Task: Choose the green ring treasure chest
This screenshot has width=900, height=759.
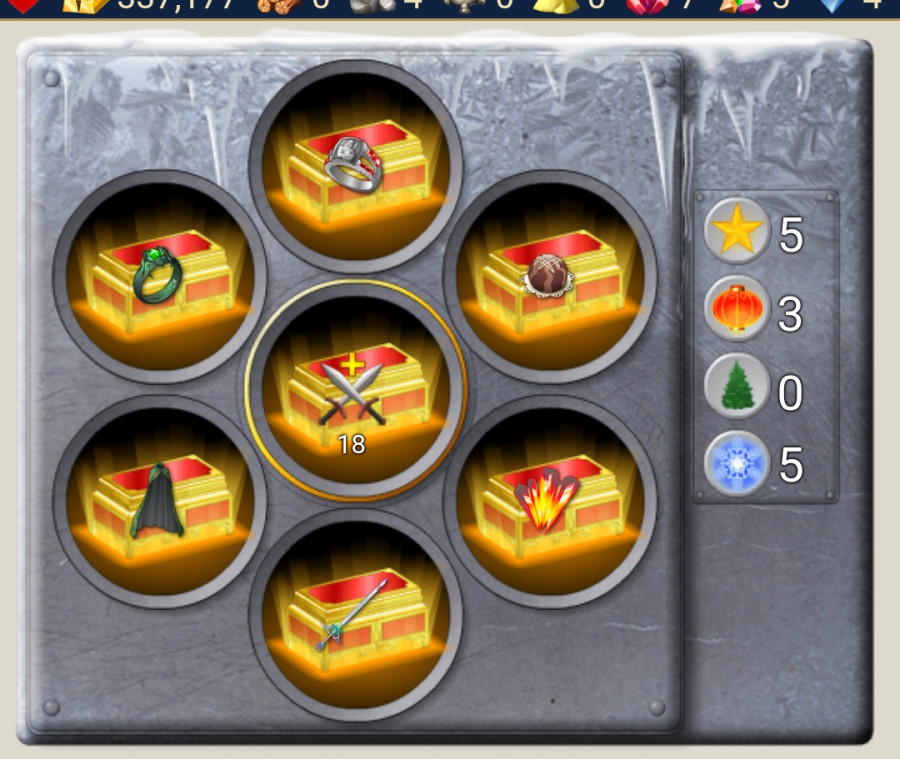Action: click(160, 277)
